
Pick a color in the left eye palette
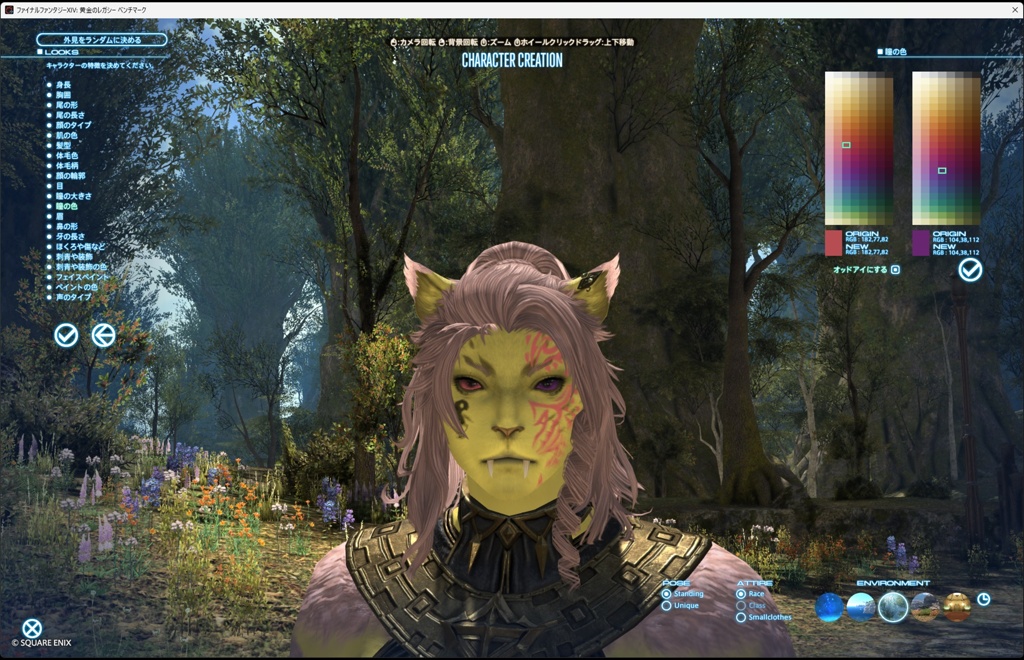(858, 148)
